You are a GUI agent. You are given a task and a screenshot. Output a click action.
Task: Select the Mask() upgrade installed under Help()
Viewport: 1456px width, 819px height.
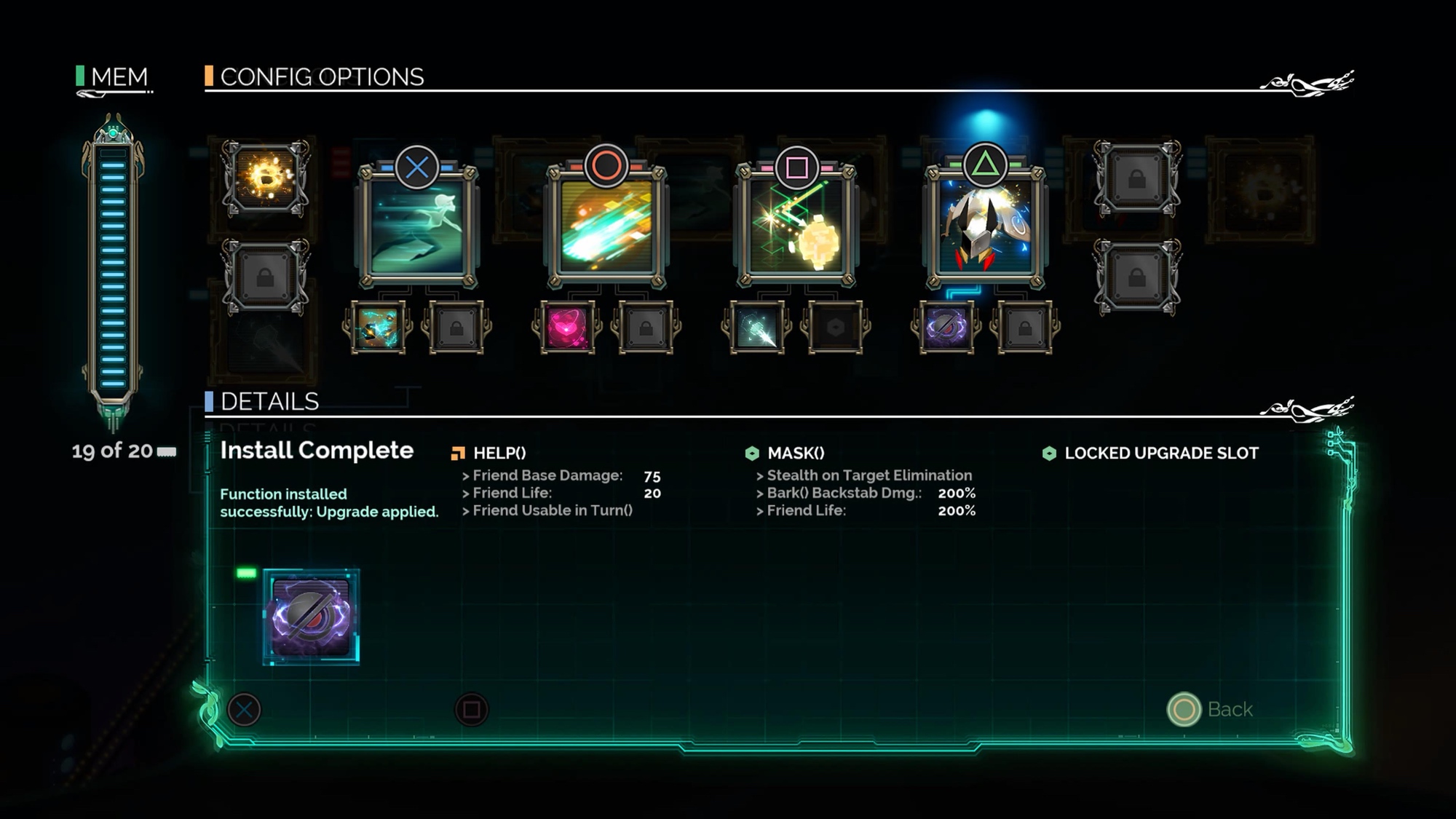pos(946,328)
